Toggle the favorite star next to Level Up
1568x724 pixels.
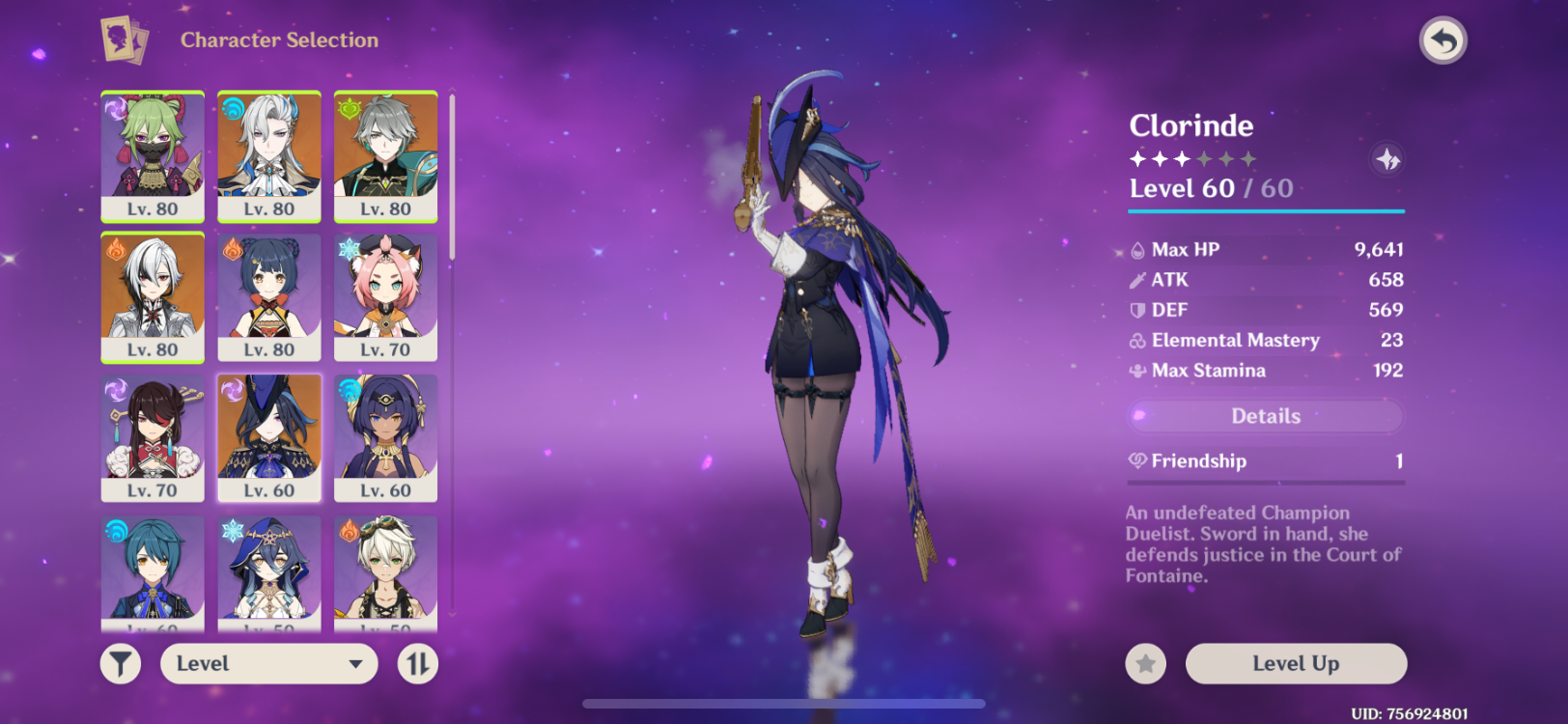coord(1144,663)
